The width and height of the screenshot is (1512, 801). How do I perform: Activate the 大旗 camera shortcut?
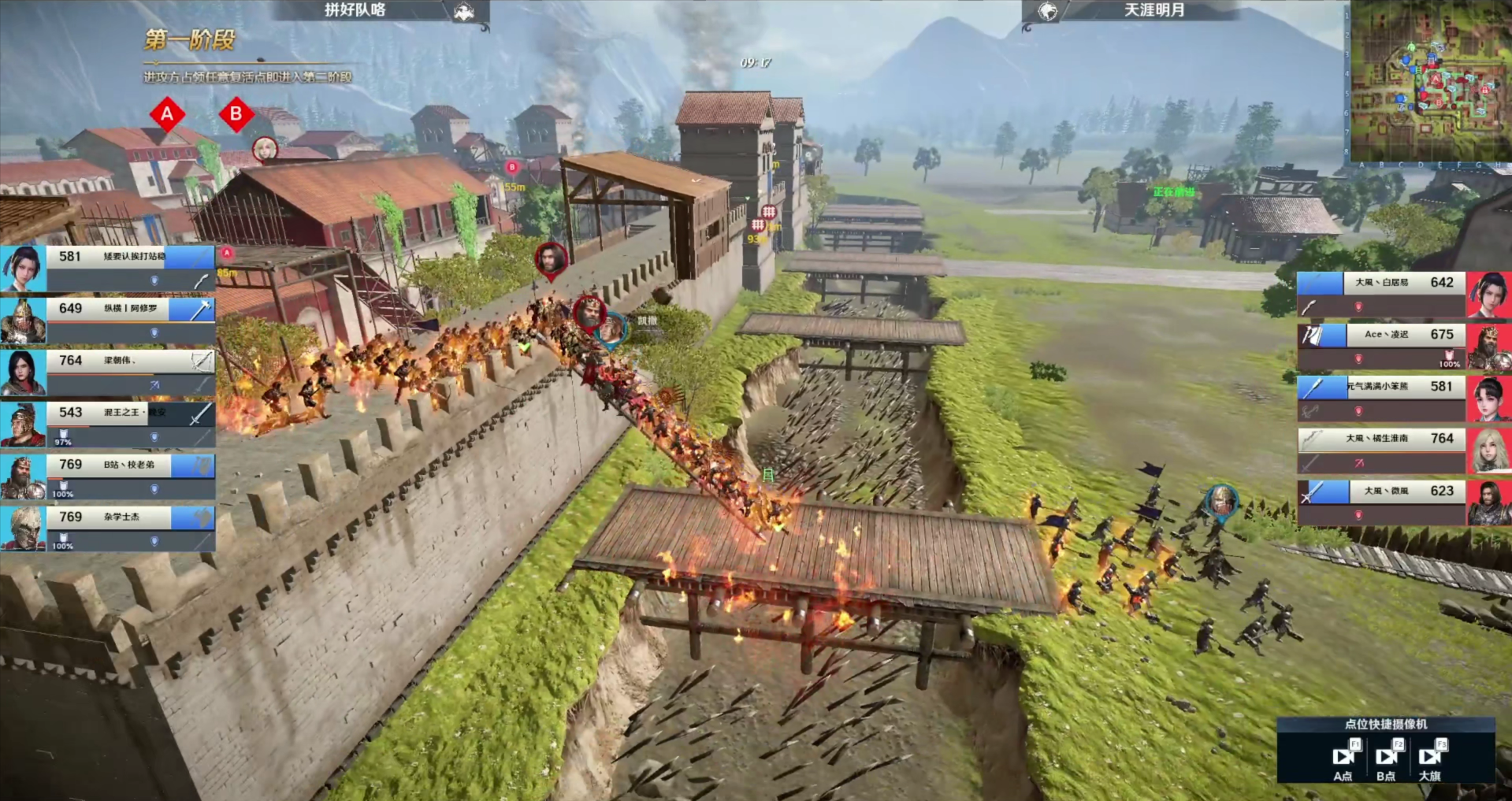coord(1429,758)
